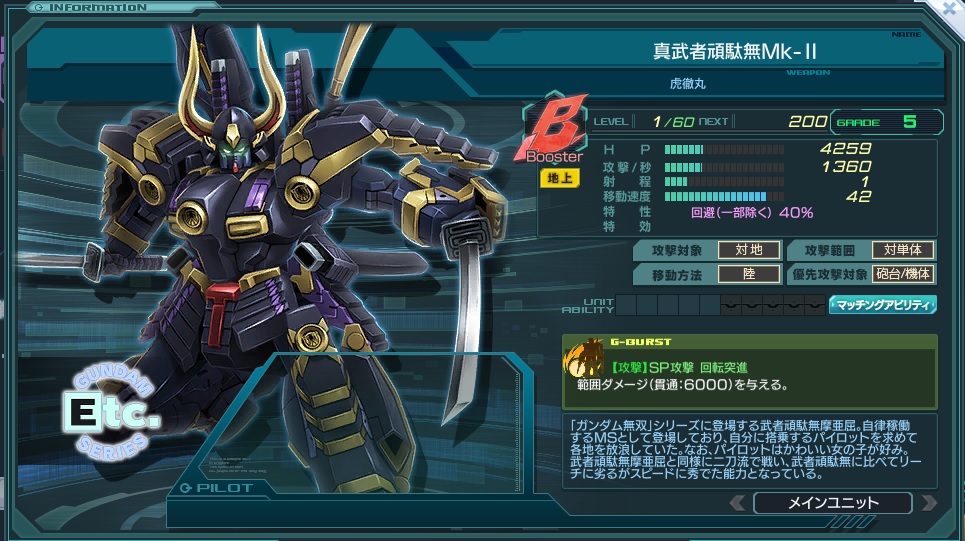Select the メインユニット button

833,503
